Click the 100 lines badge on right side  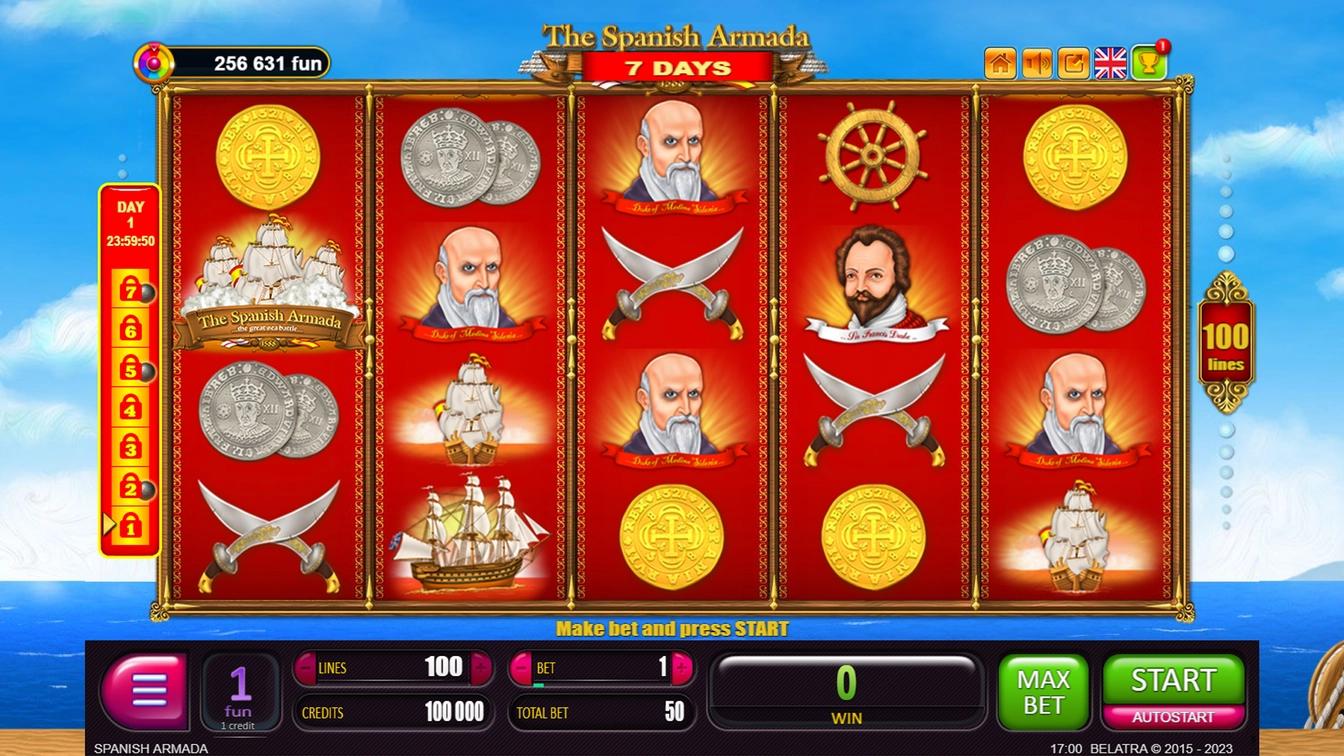pos(1226,345)
